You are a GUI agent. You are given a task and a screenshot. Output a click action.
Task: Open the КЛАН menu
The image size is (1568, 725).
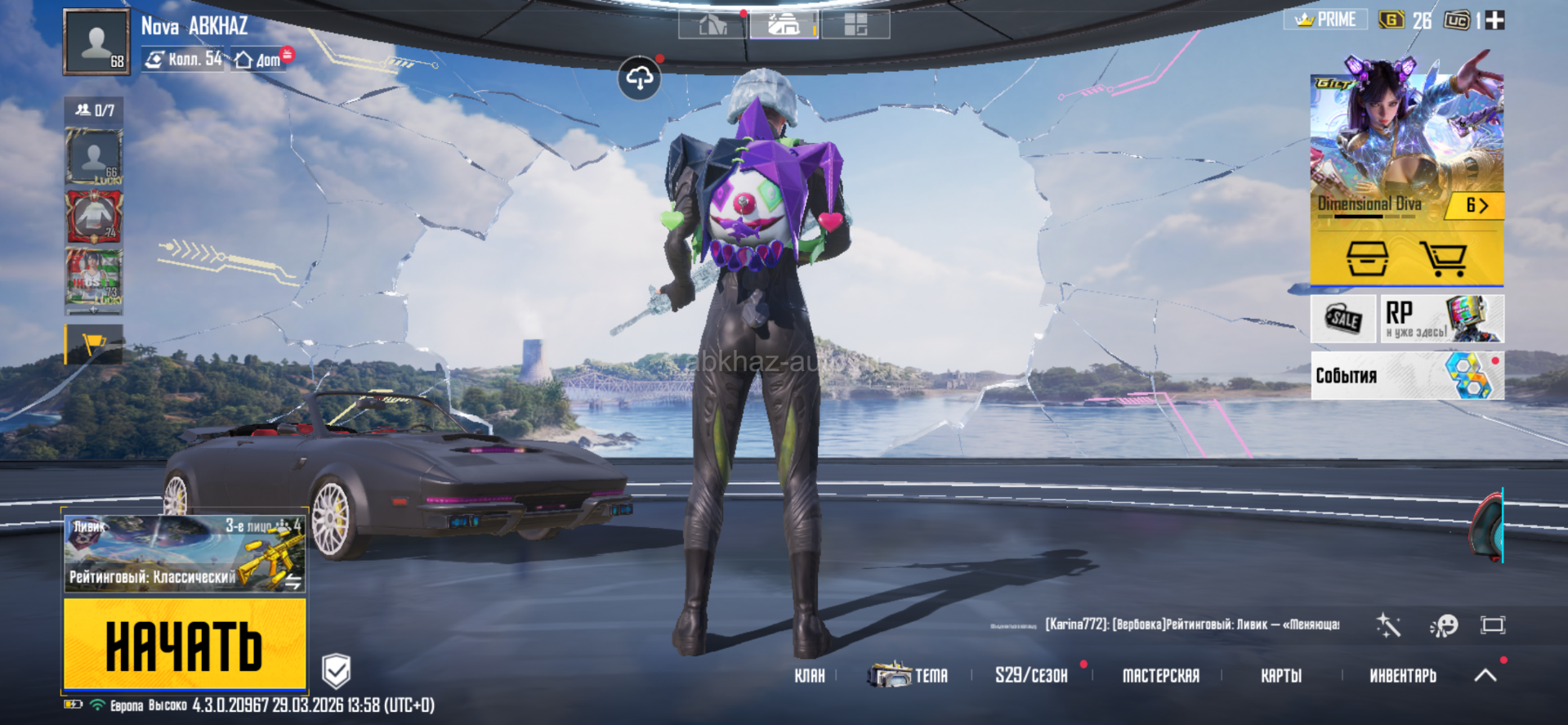point(809,676)
